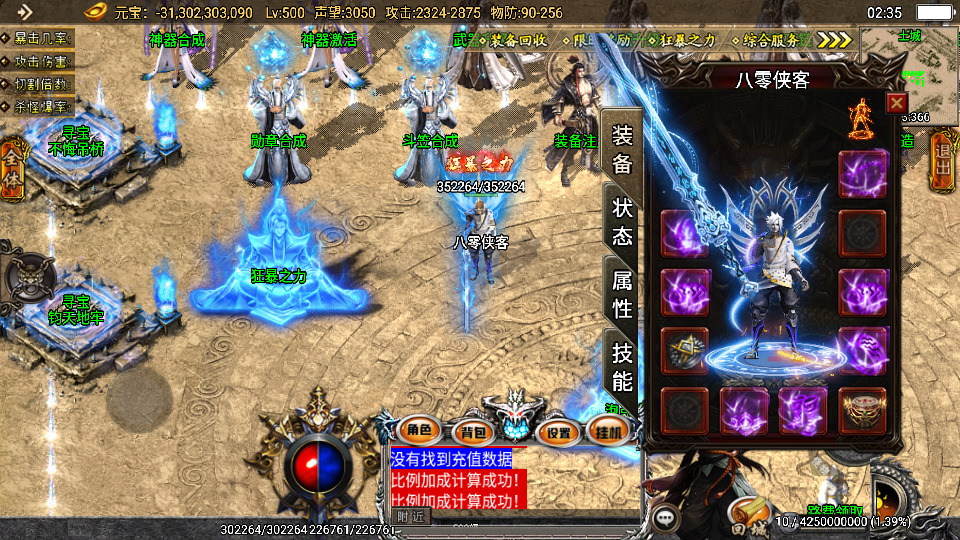Open the 角色 character button
The image size is (960, 540).
click(x=419, y=432)
